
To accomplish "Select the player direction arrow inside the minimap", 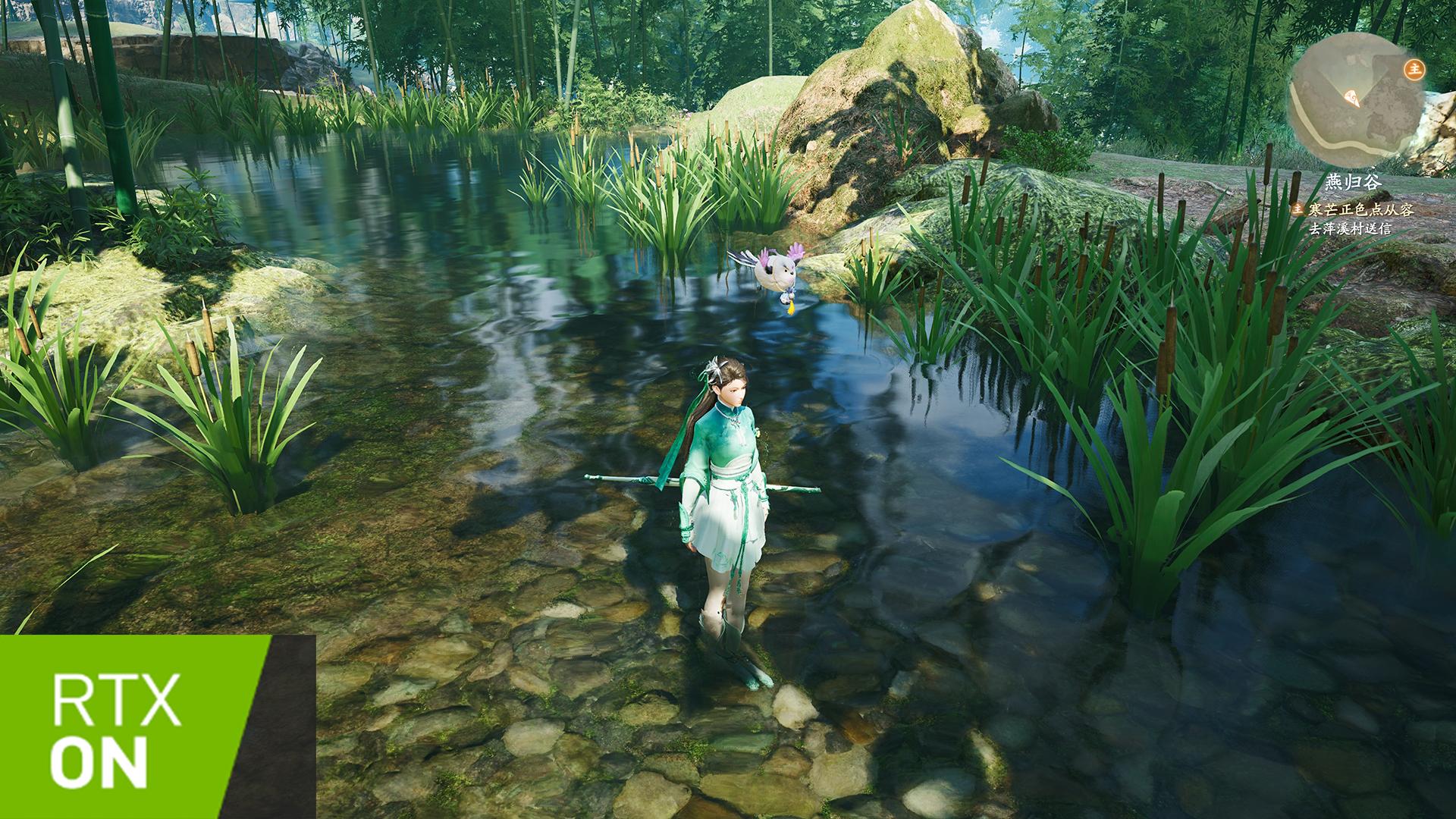I will click(x=1351, y=97).
